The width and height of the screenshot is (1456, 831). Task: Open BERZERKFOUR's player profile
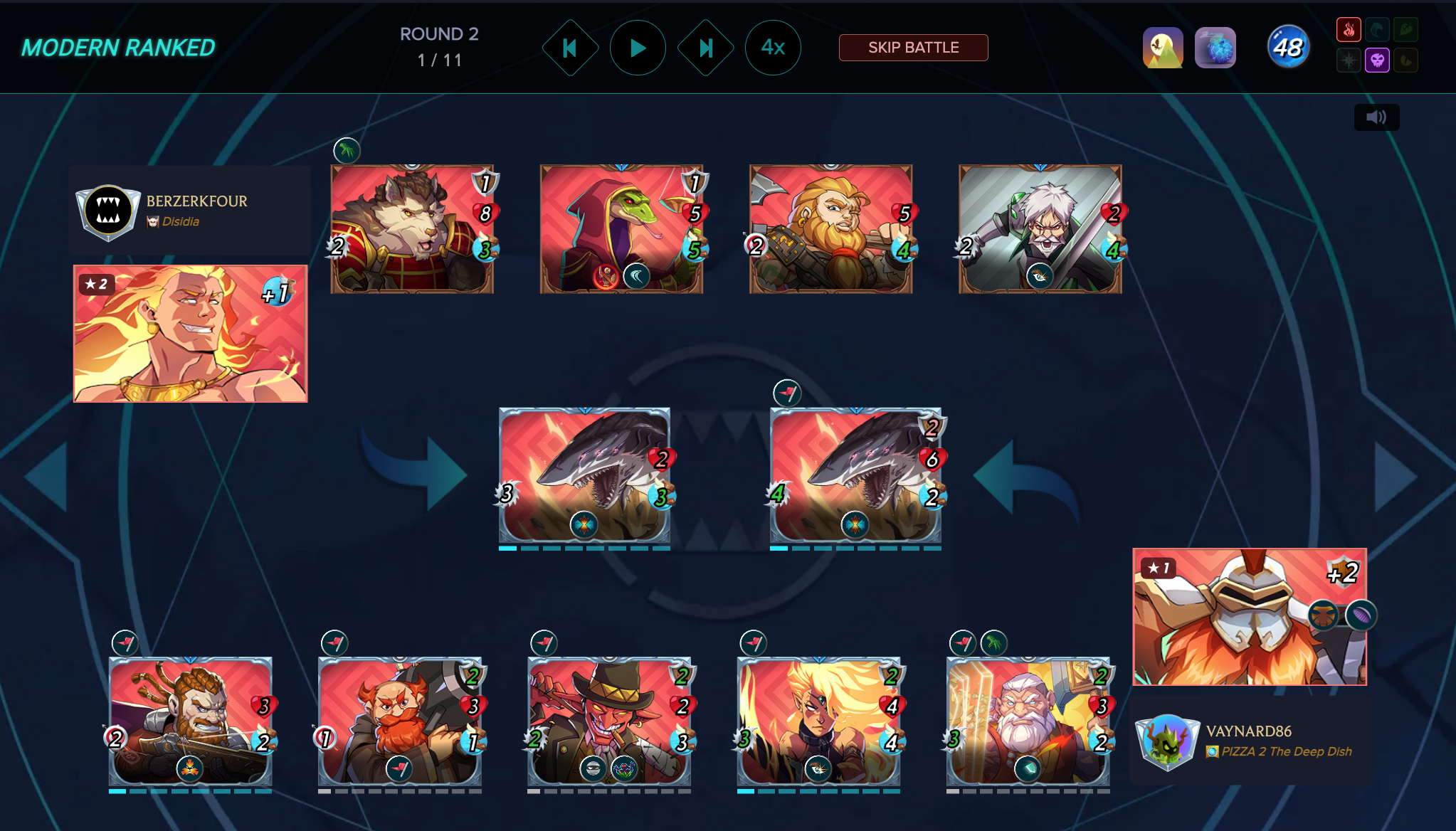point(196,201)
